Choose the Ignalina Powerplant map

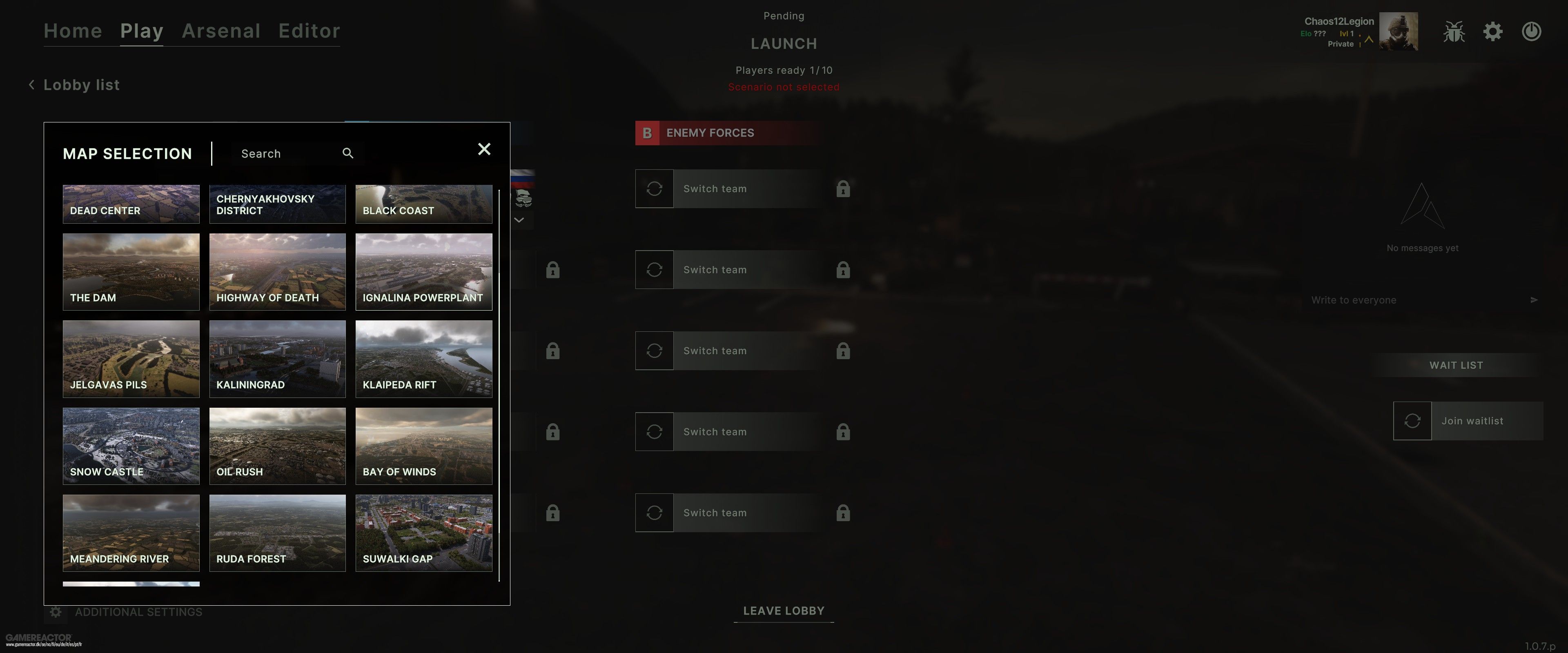tap(424, 271)
